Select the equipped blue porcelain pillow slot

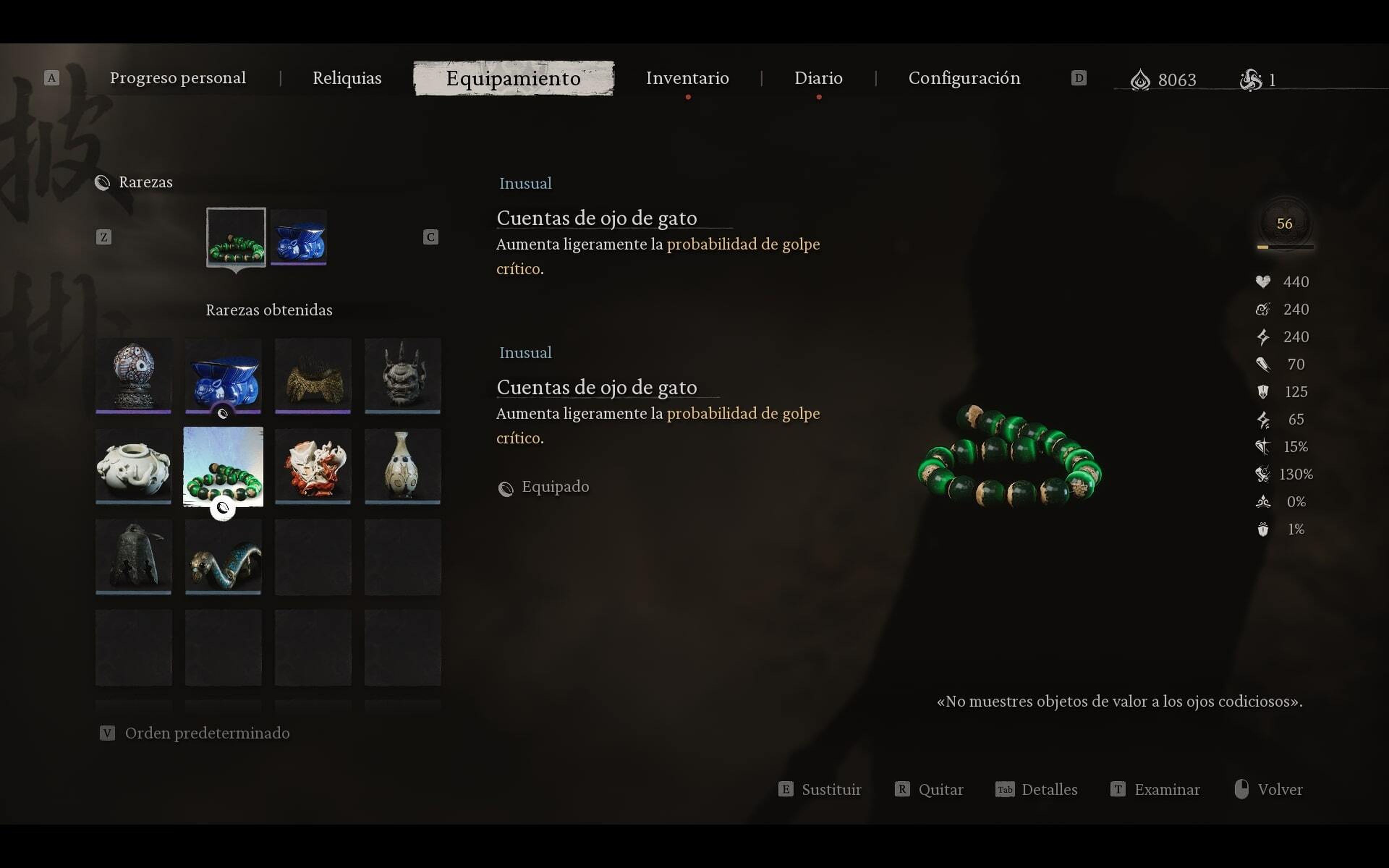coord(298,237)
